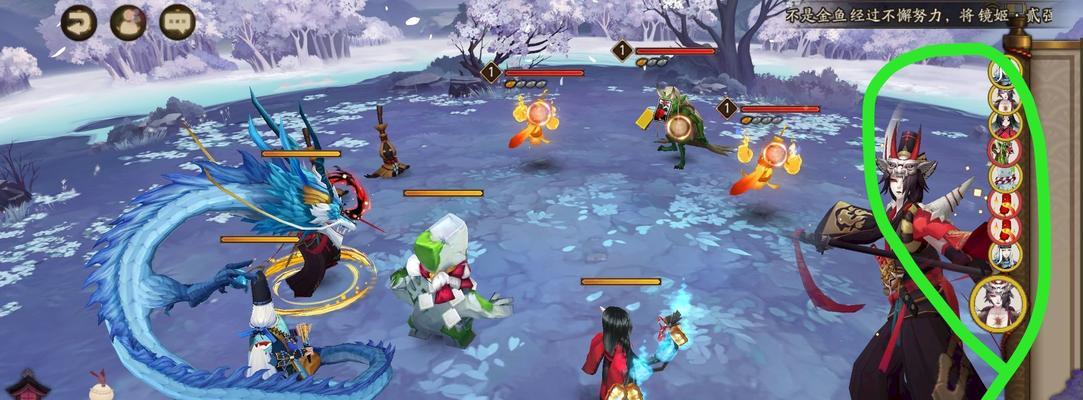Target the green beast enemy's marker

click(x=680, y=127)
